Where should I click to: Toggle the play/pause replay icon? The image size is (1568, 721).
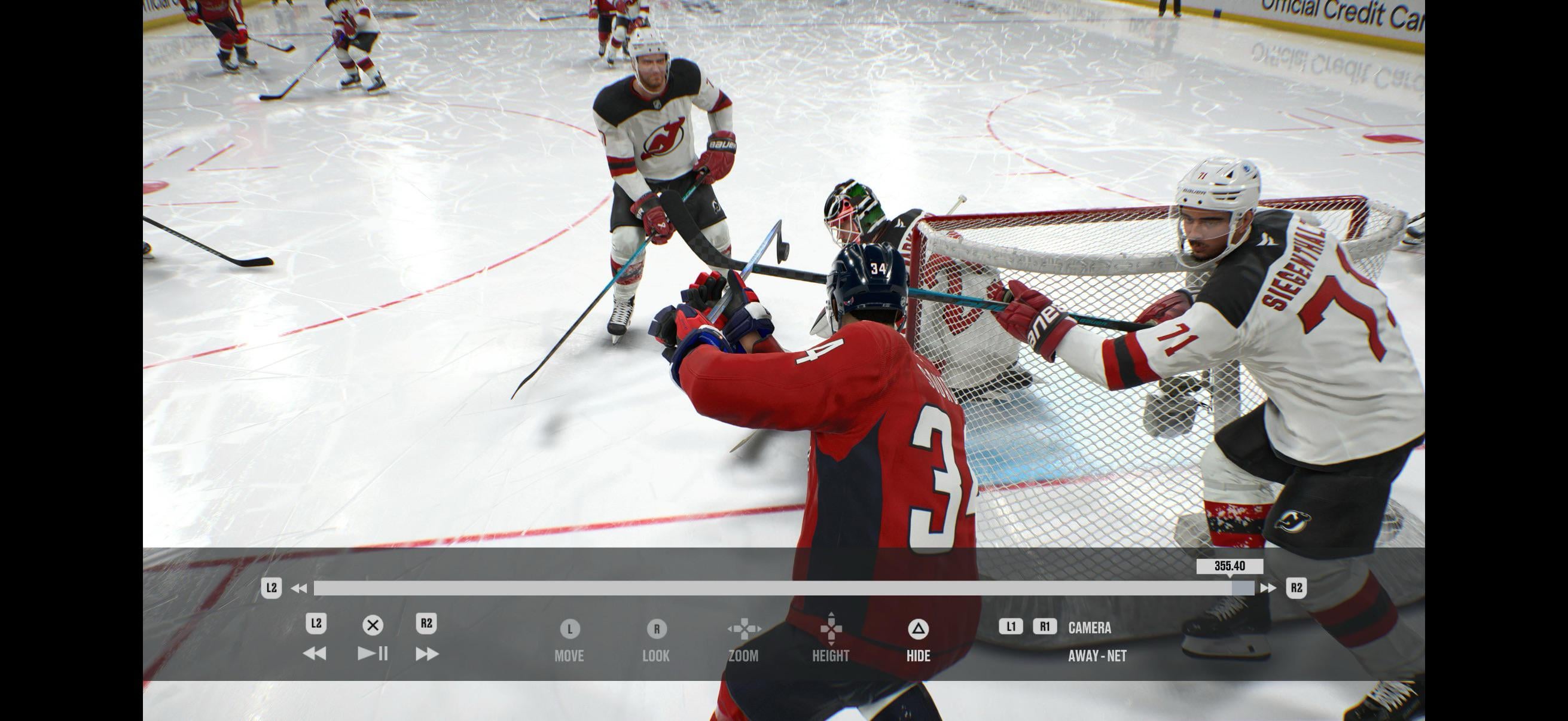click(x=373, y=653)
